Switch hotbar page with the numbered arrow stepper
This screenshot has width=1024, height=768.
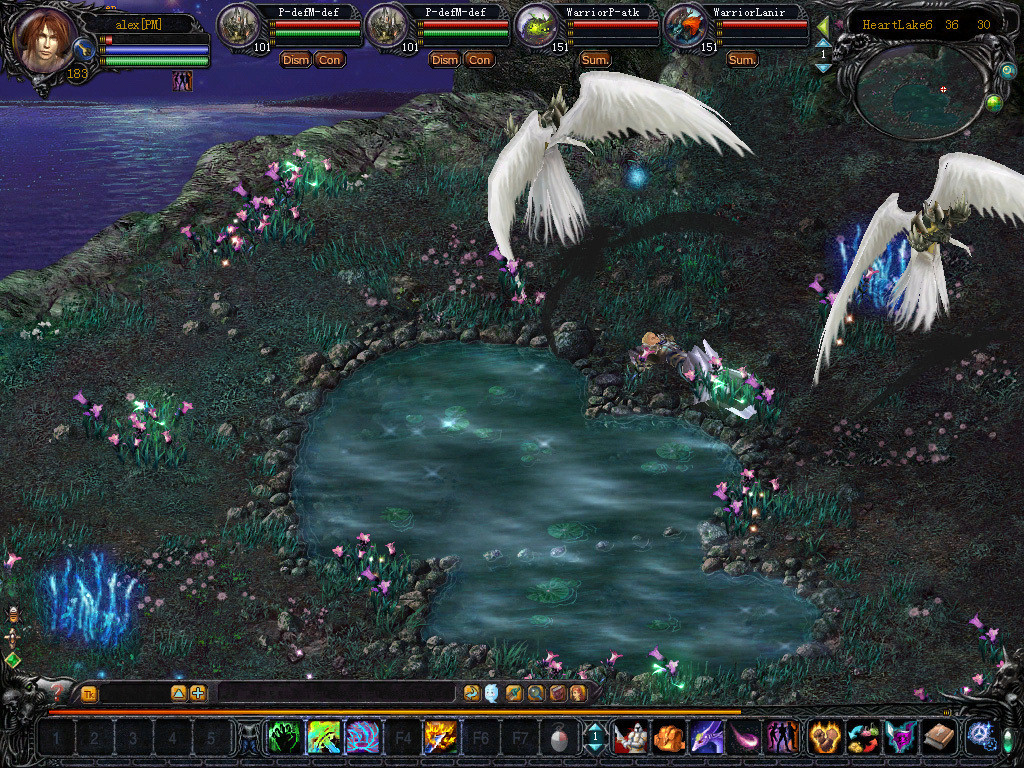tap(595, 739)
